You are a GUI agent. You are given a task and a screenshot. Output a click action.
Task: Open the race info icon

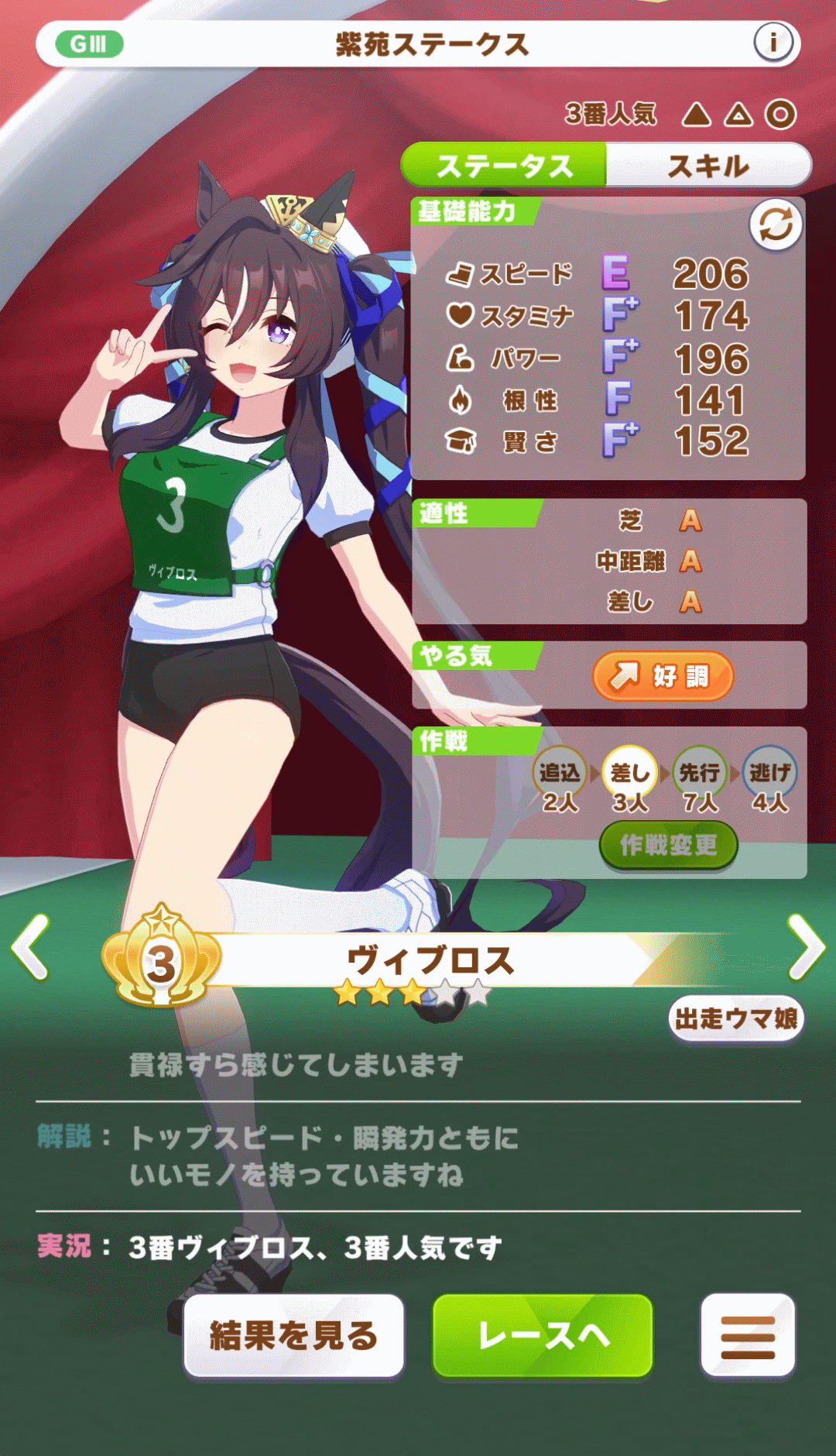pos(773,43)
